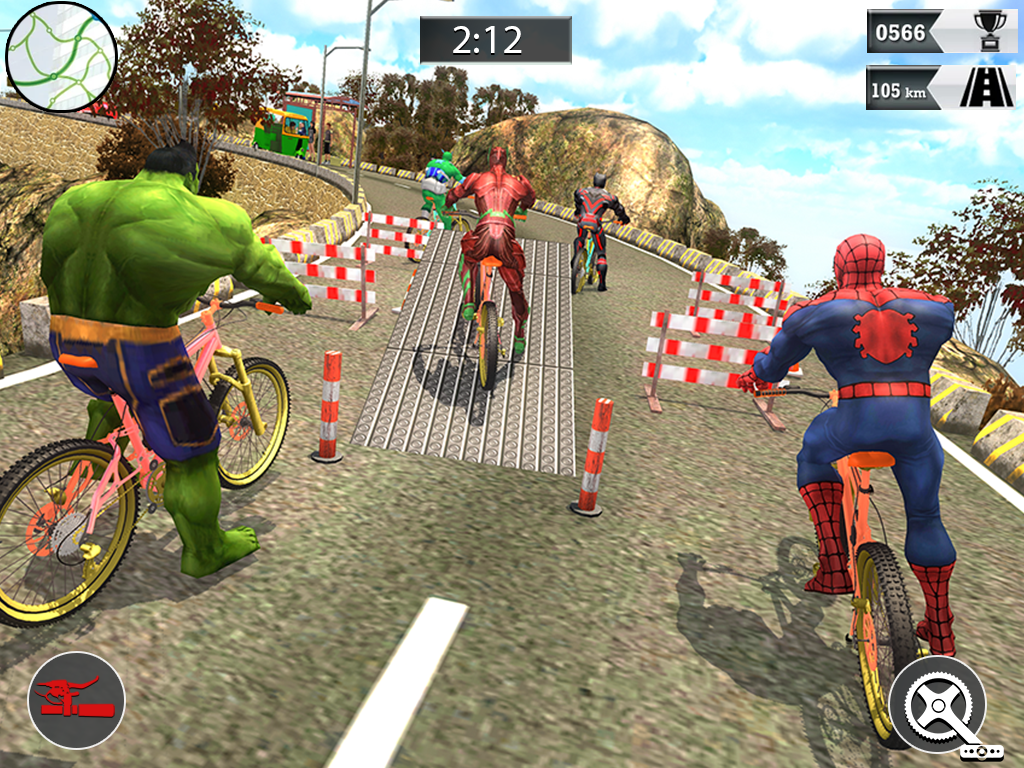Tap the circular route minimap
This screenshot has width=1024, height=768.
click(61, 56)
